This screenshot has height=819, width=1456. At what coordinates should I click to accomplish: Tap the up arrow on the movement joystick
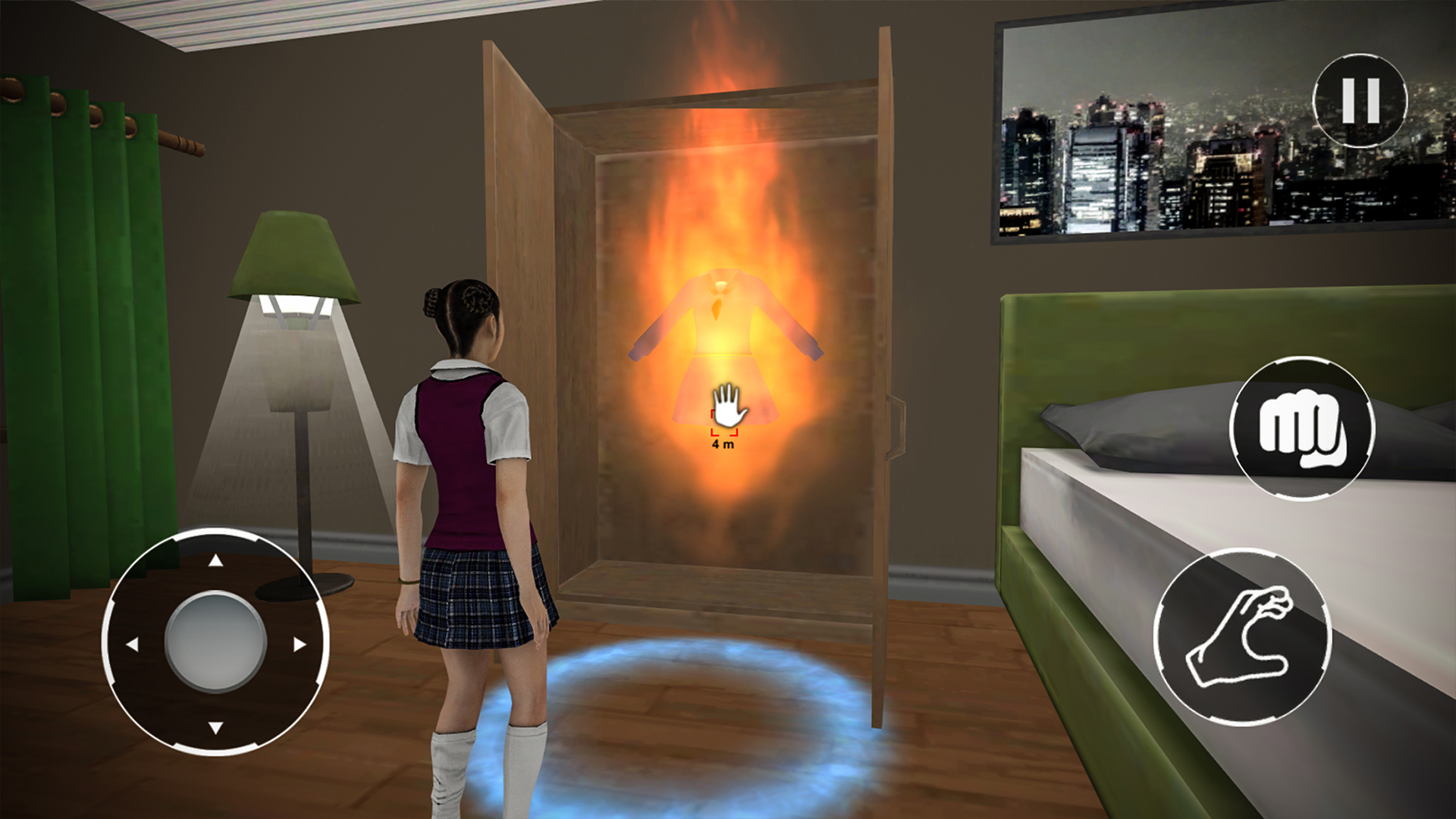215,561
